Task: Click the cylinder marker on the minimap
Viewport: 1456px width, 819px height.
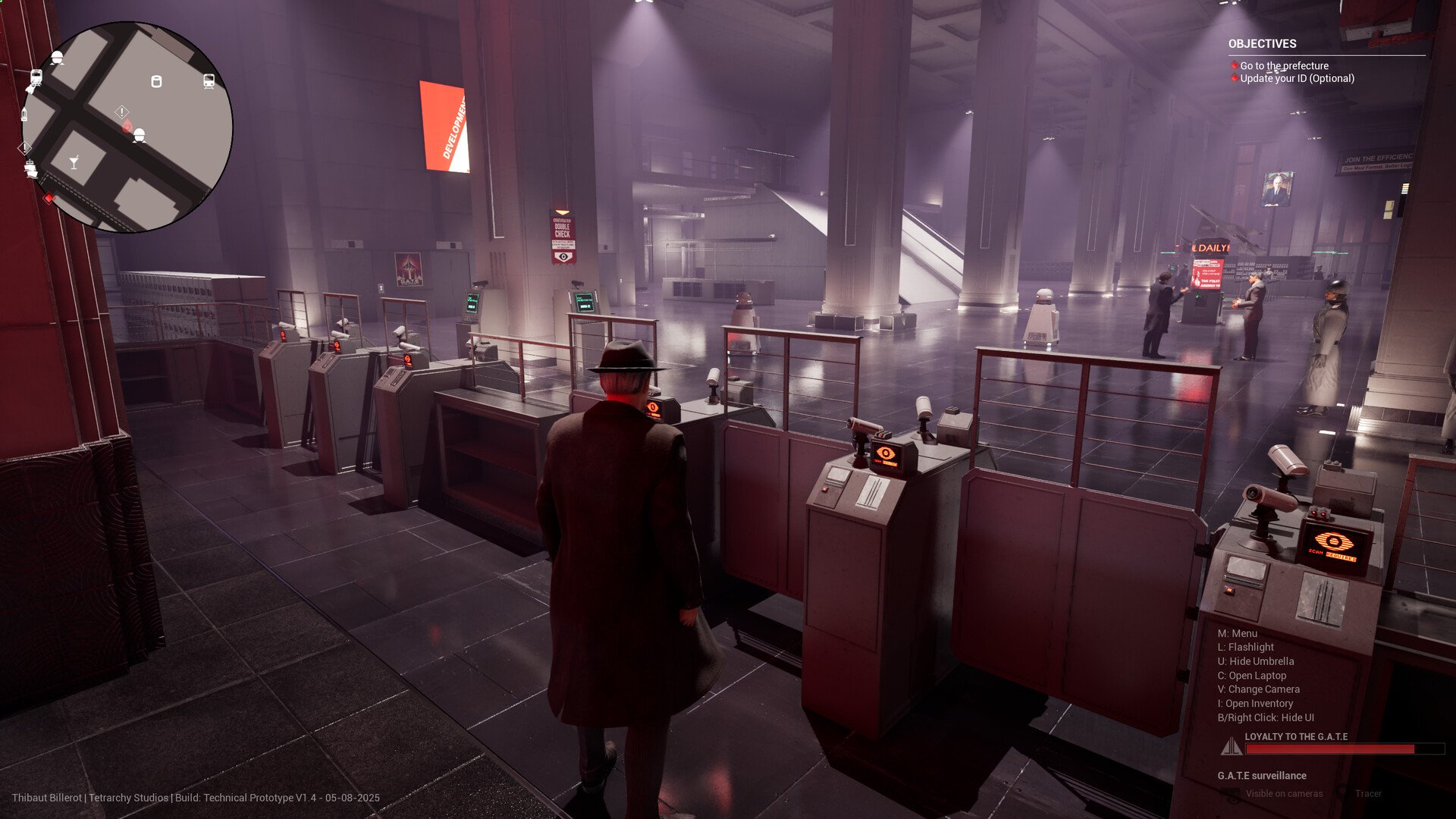Action: (156, 81)
